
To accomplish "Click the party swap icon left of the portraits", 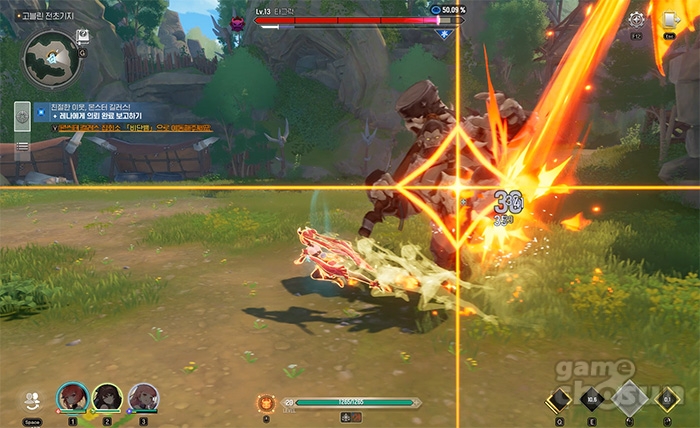I will pyautogui.click(x=32, y=399).
